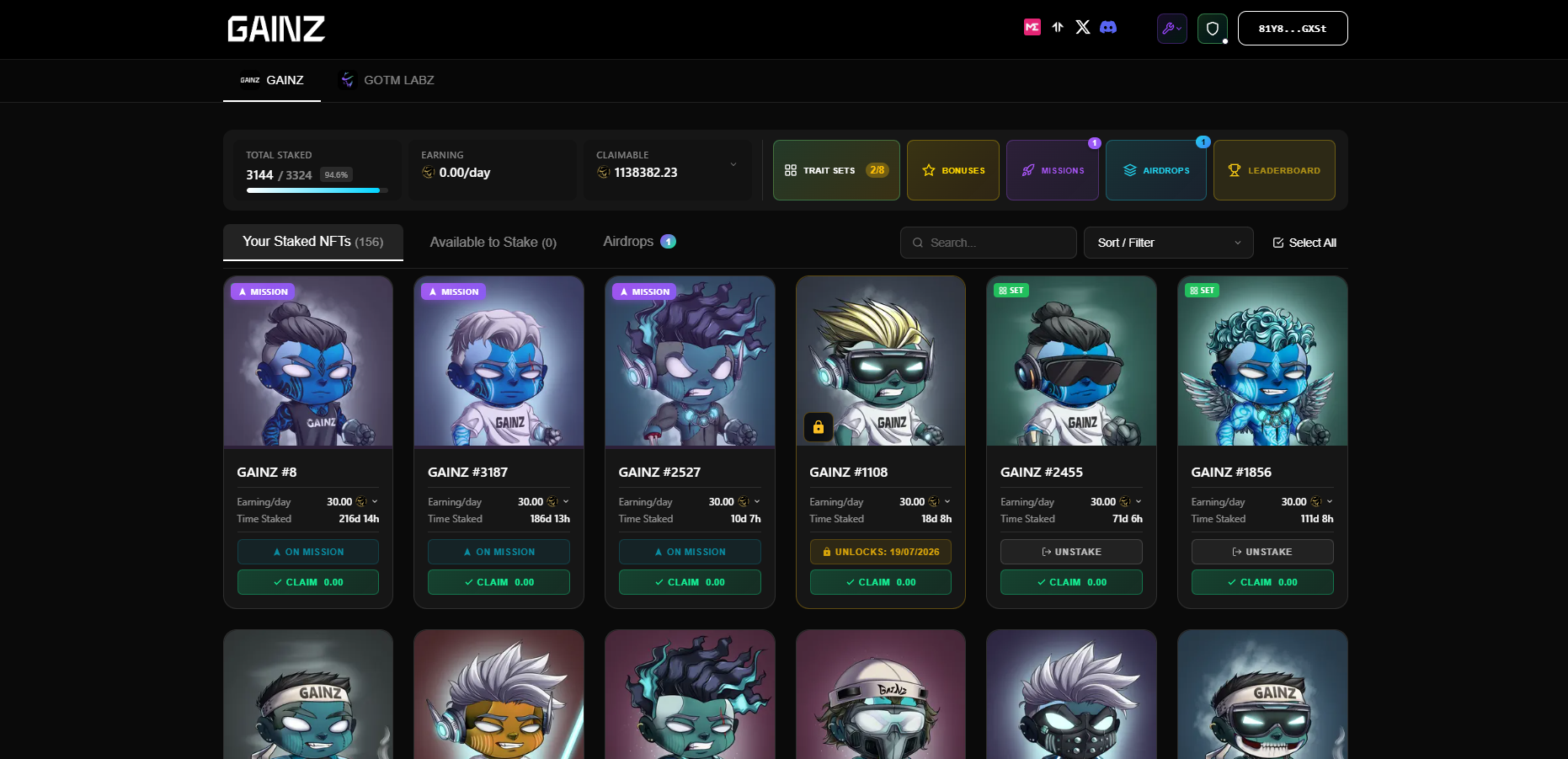Open the Discord icon in the header
The height and width of the screenshot is (759, 1568).
pyautogui.click(x=1108, y=27)
